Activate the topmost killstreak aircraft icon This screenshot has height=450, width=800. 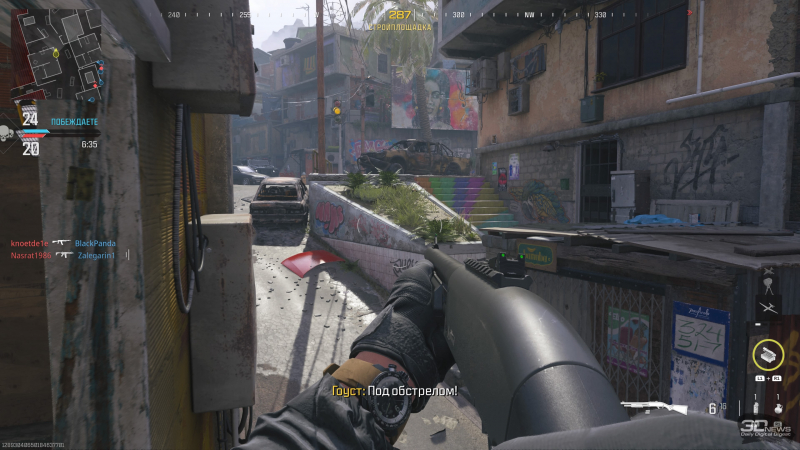pos(767,271)
